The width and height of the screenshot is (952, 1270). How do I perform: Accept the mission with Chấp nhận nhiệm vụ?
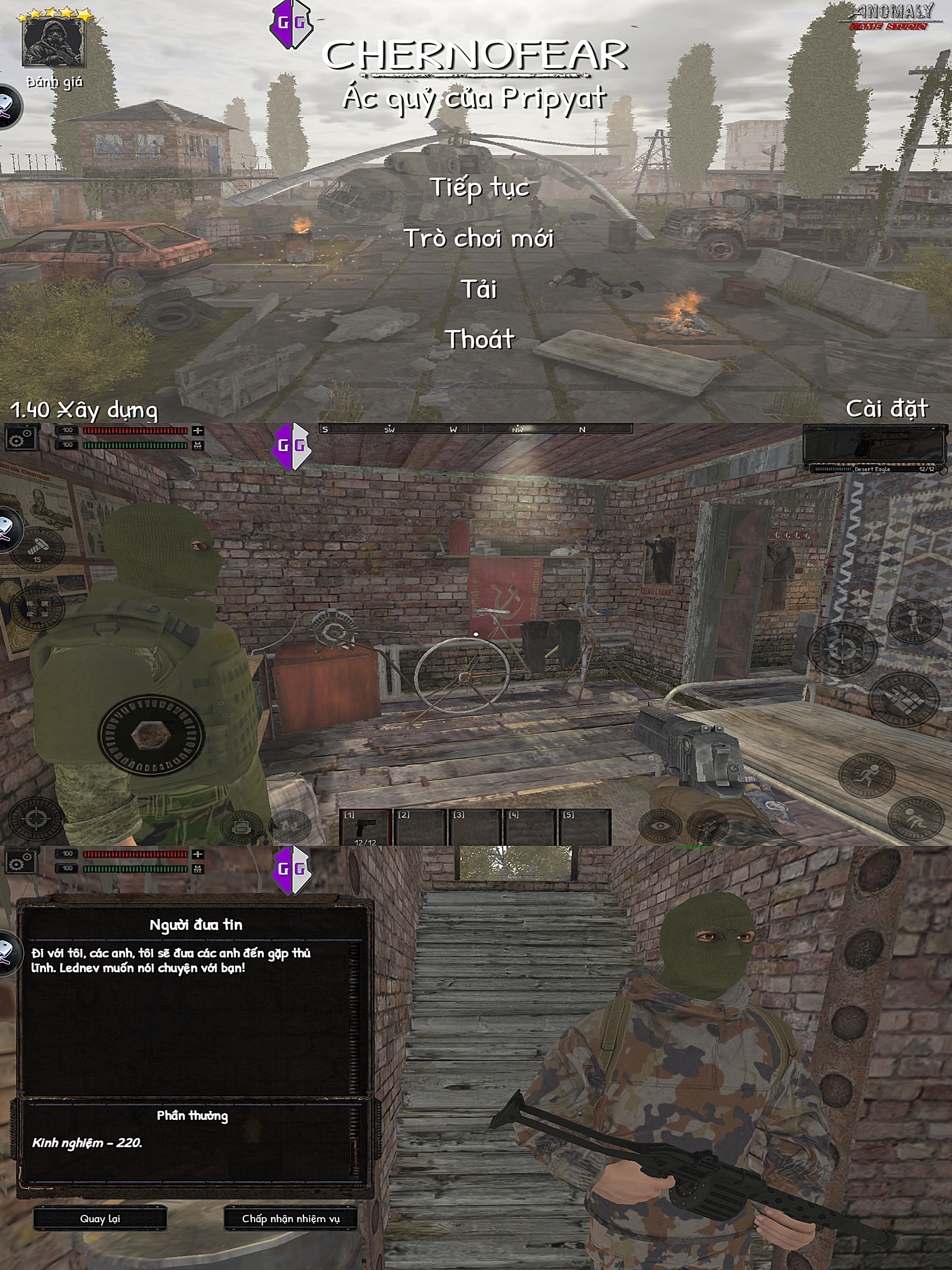(x=290, y=1218)
